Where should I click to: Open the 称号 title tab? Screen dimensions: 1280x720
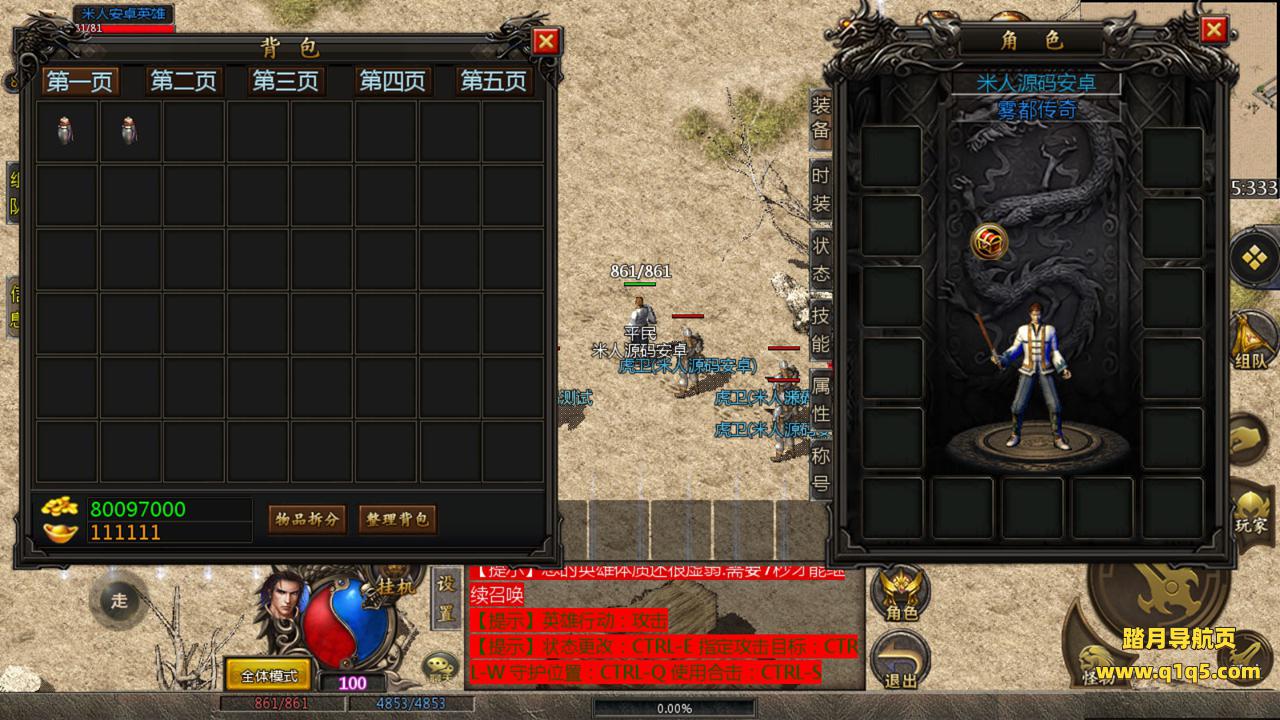pos(821,470)
